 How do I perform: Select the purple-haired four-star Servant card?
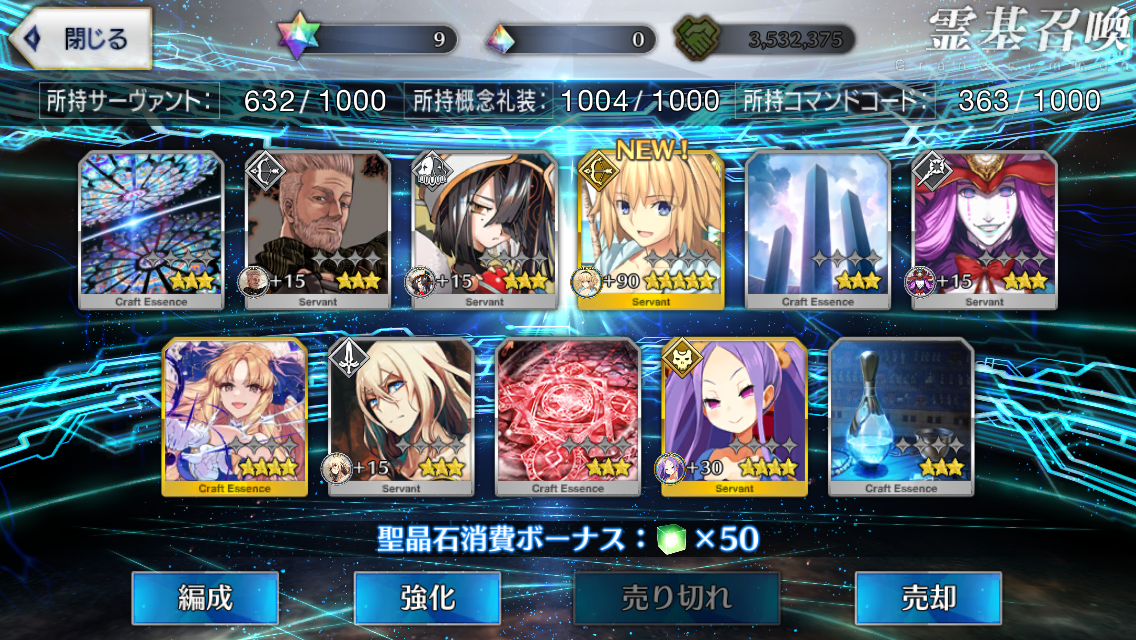[735, 416]
